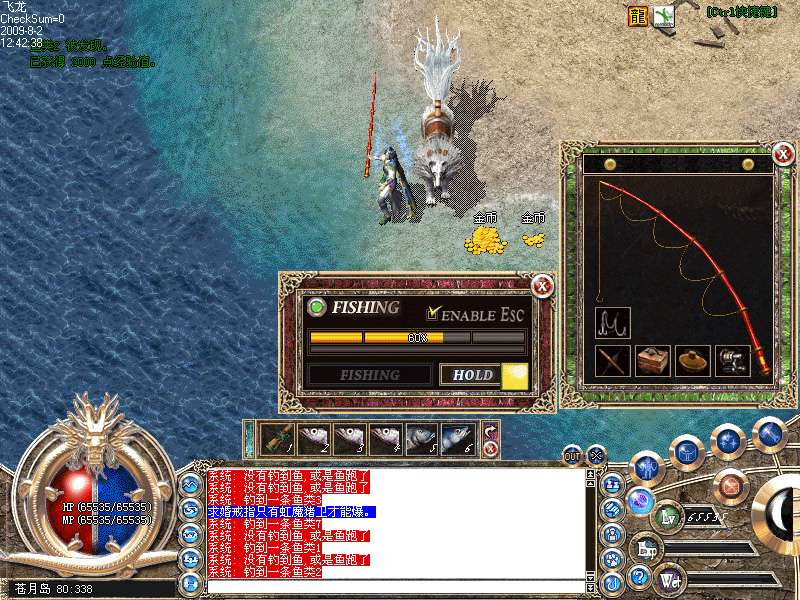Open the character equipment round button

pos(648,466)
